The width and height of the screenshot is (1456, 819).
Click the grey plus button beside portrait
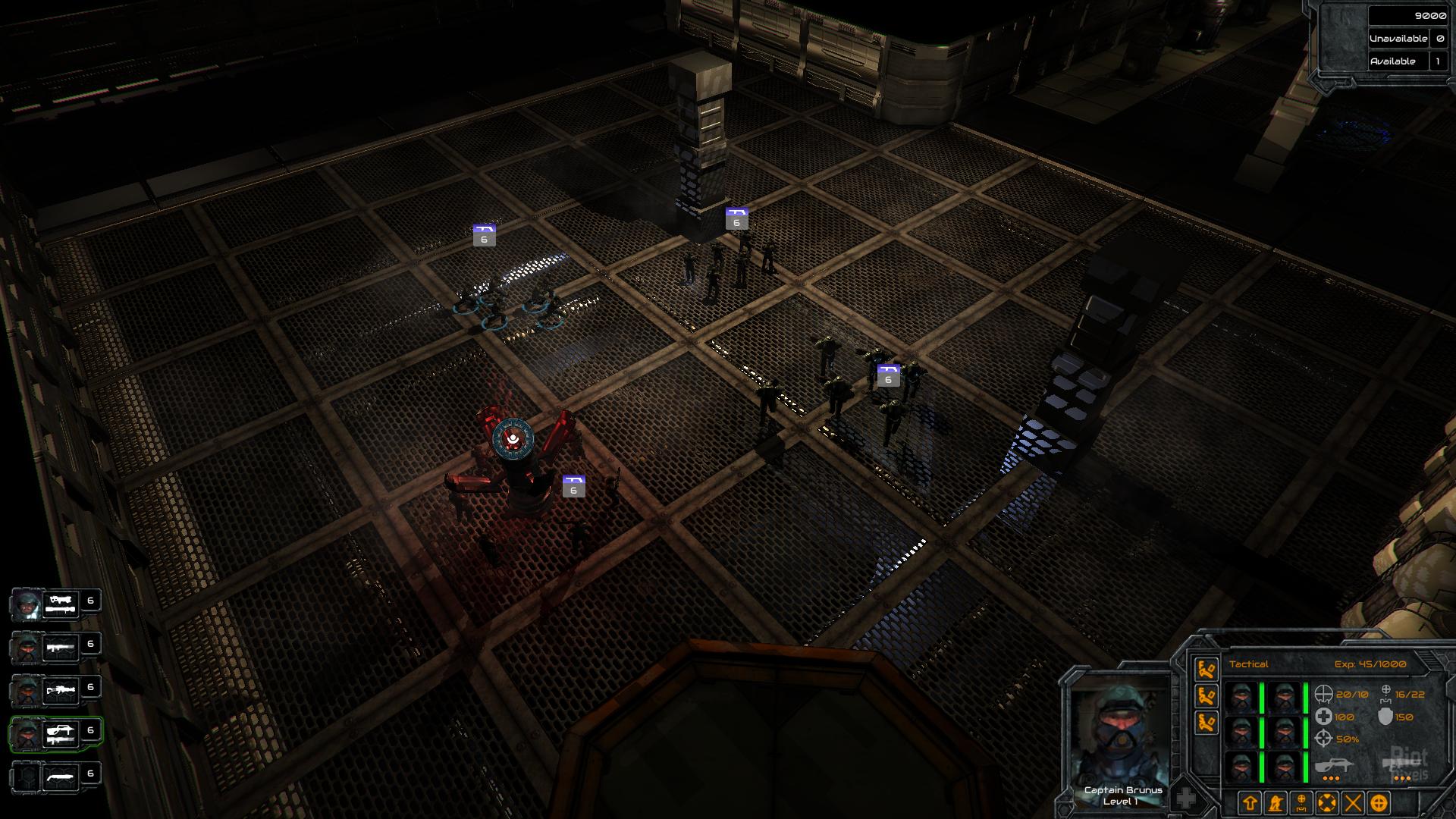tap(1186, 799)
